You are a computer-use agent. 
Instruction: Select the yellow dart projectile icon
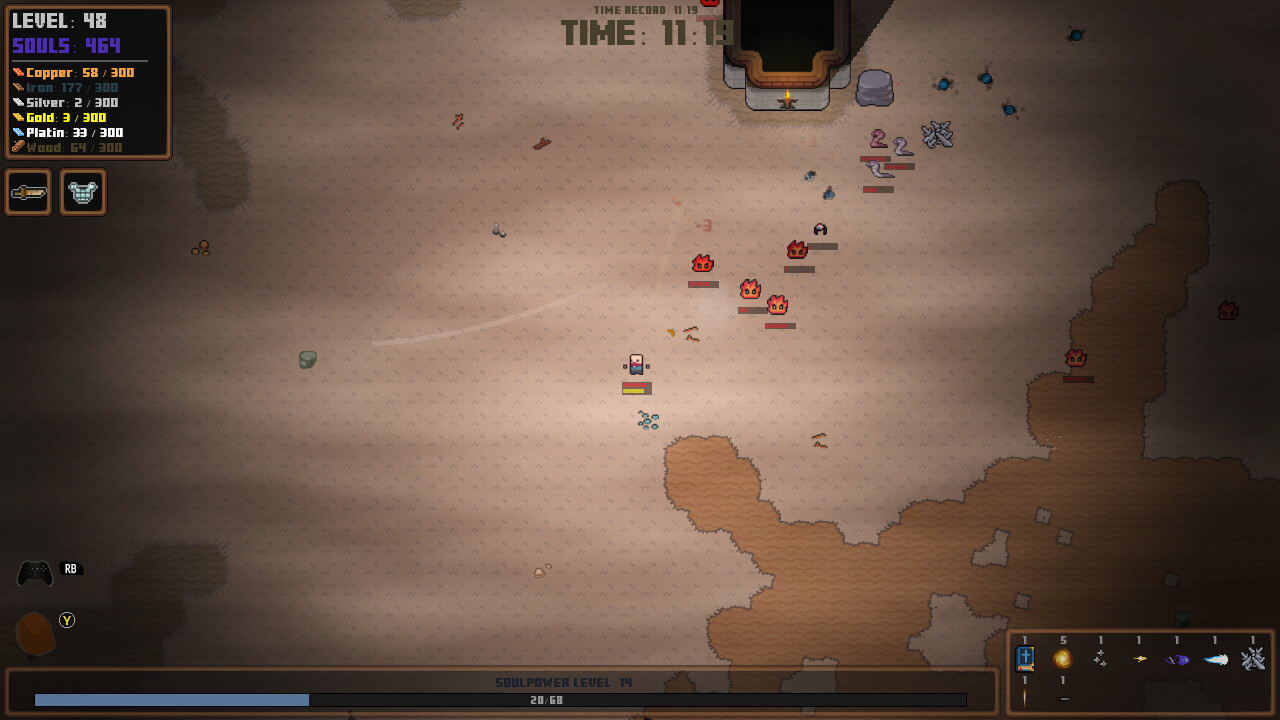[x=1138, y=658]
